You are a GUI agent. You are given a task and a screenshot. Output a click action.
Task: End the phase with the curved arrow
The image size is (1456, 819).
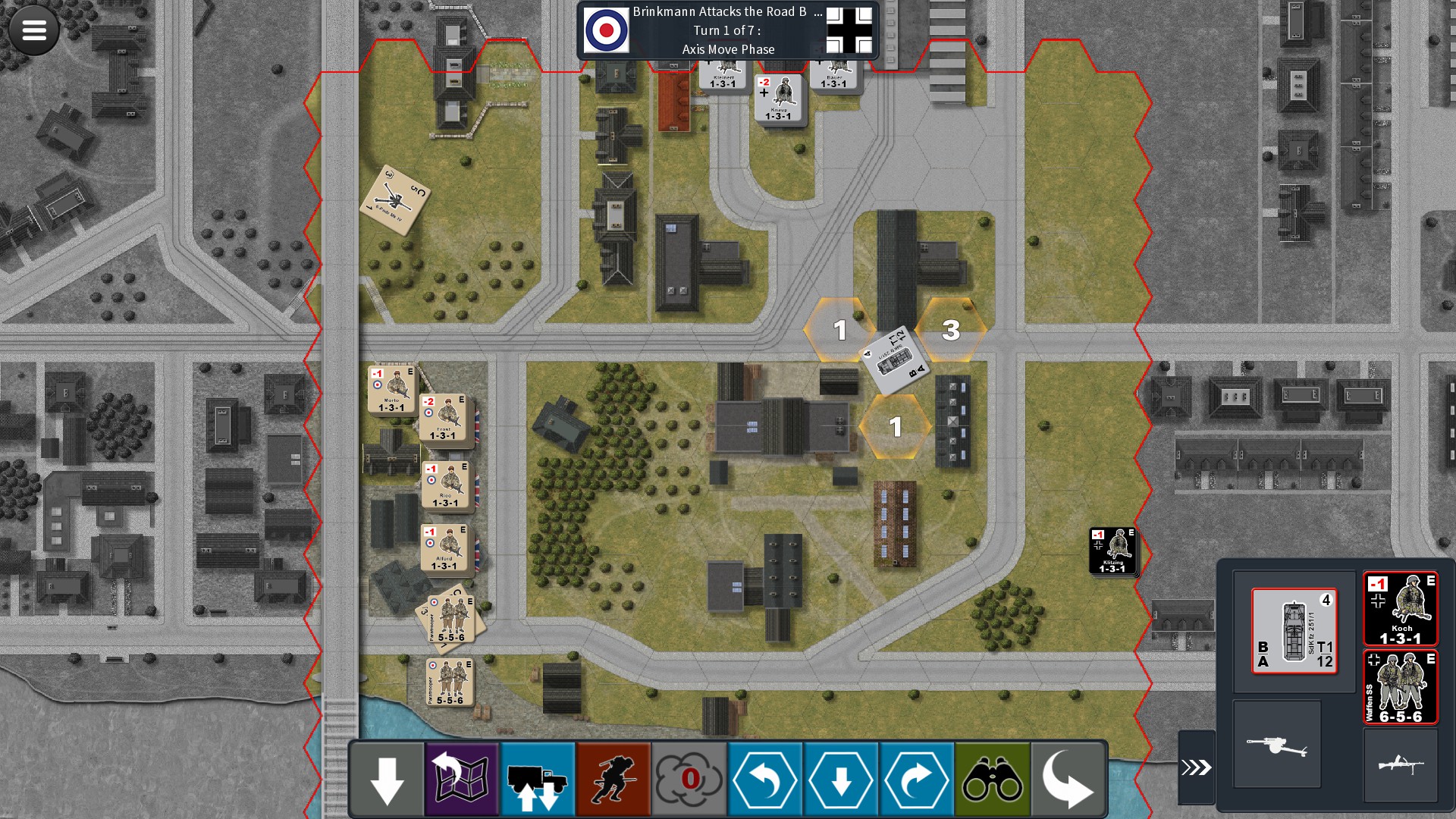pos(1068,780)
